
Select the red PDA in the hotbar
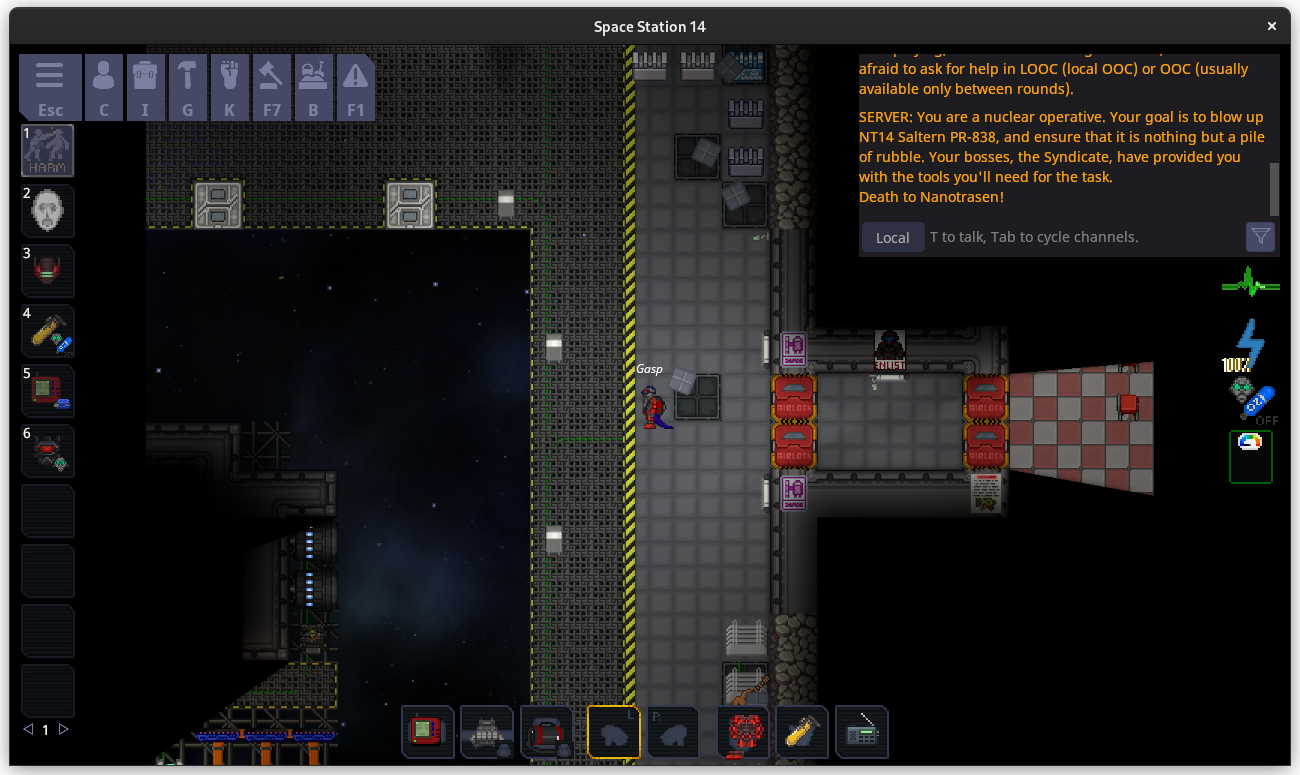pos(428,732)
